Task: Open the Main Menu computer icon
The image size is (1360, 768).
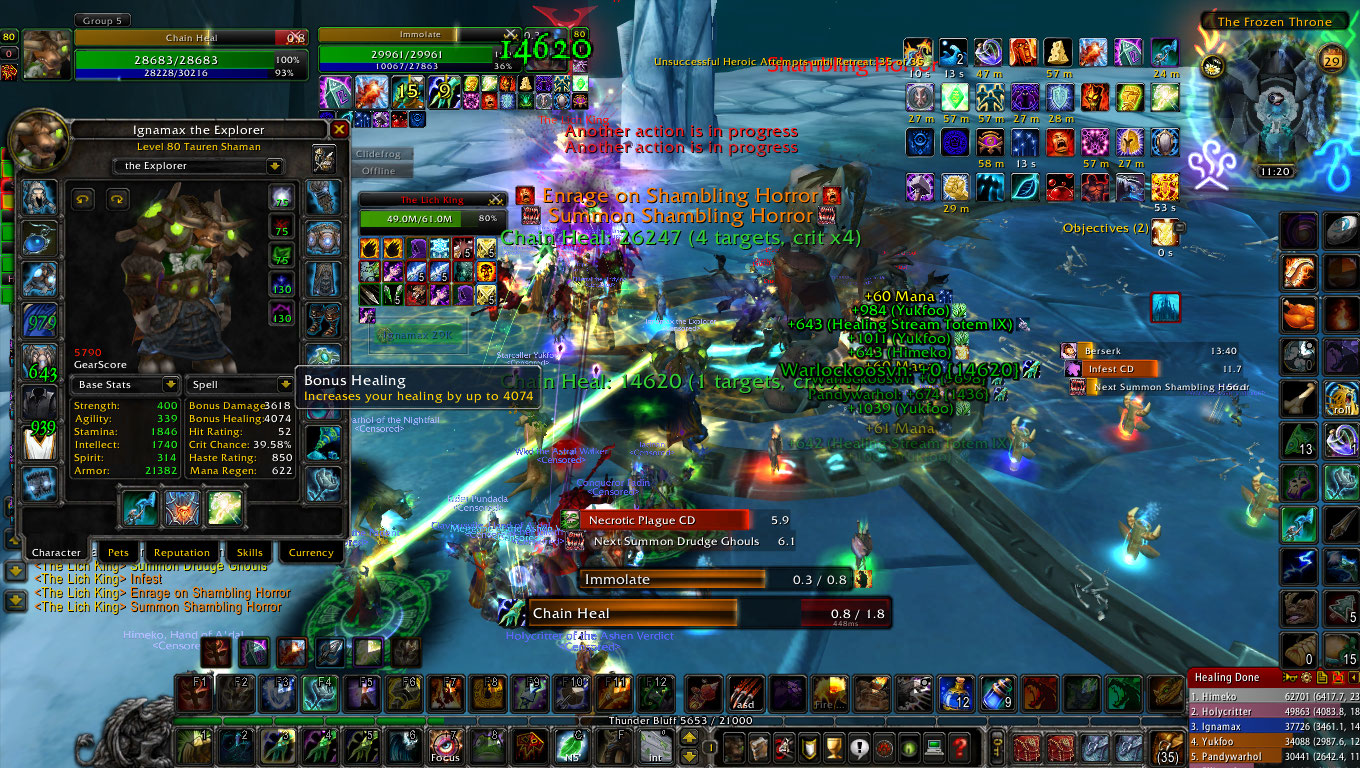Action: pyautogui.click(x=934, y=750)
